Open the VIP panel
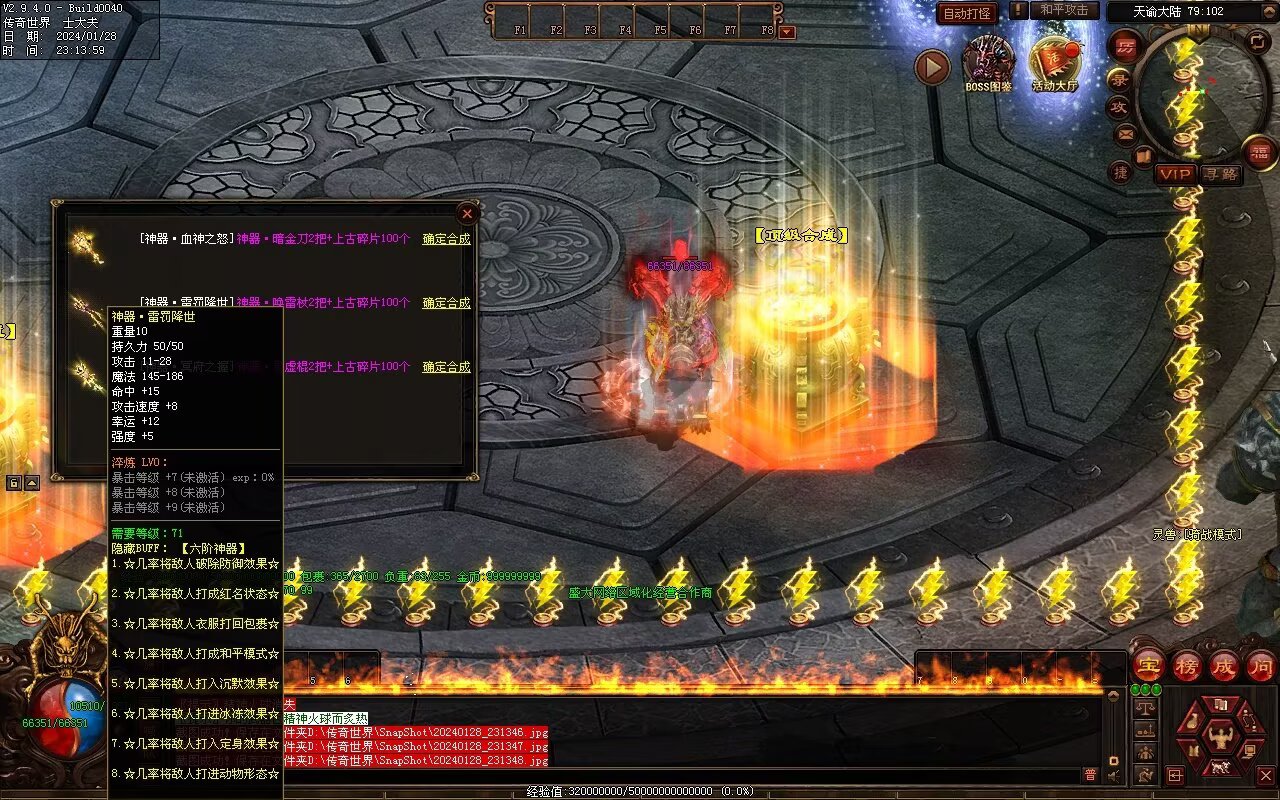The height and width of the screenshot is (800, 1280). (1176, 174)
